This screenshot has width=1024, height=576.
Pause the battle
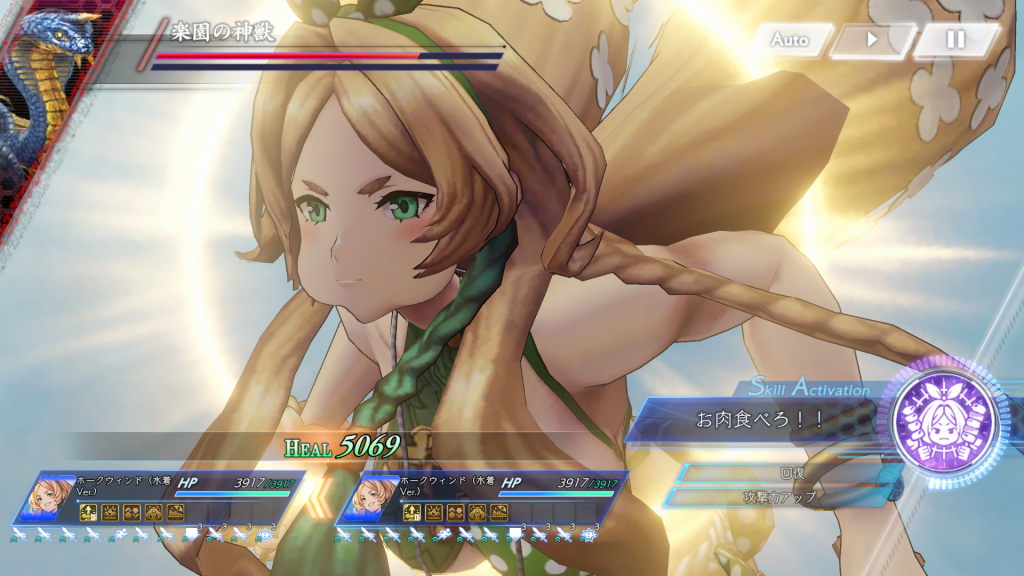956,41
